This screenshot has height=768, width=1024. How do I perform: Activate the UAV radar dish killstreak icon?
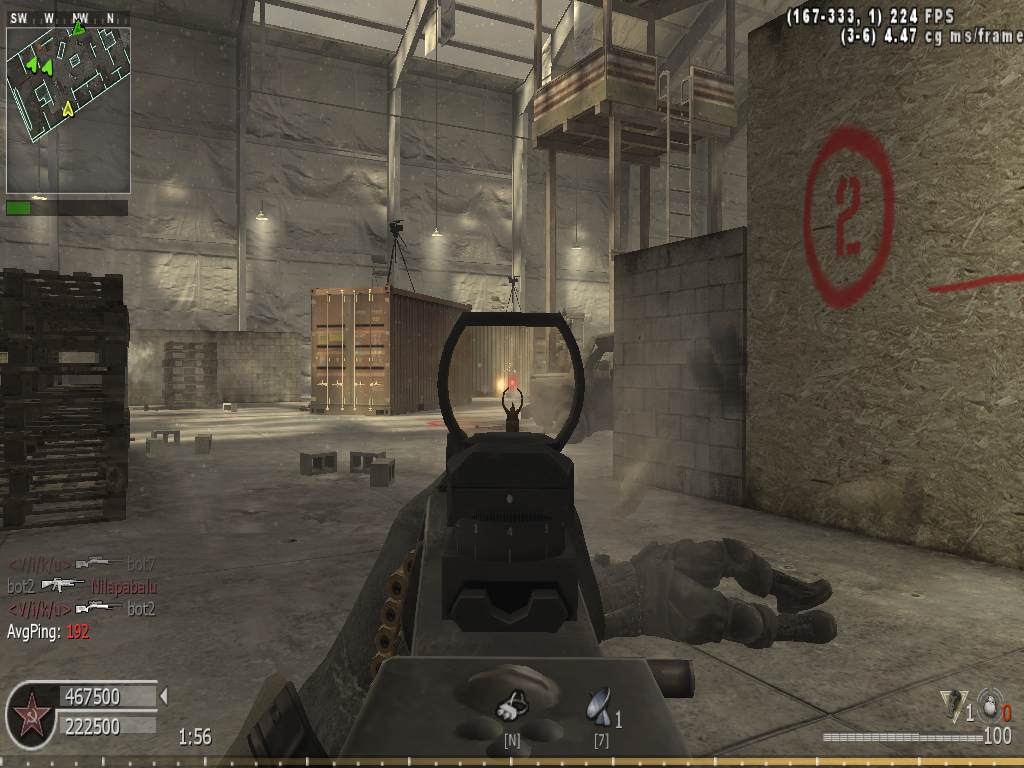(x=598, y=707)
